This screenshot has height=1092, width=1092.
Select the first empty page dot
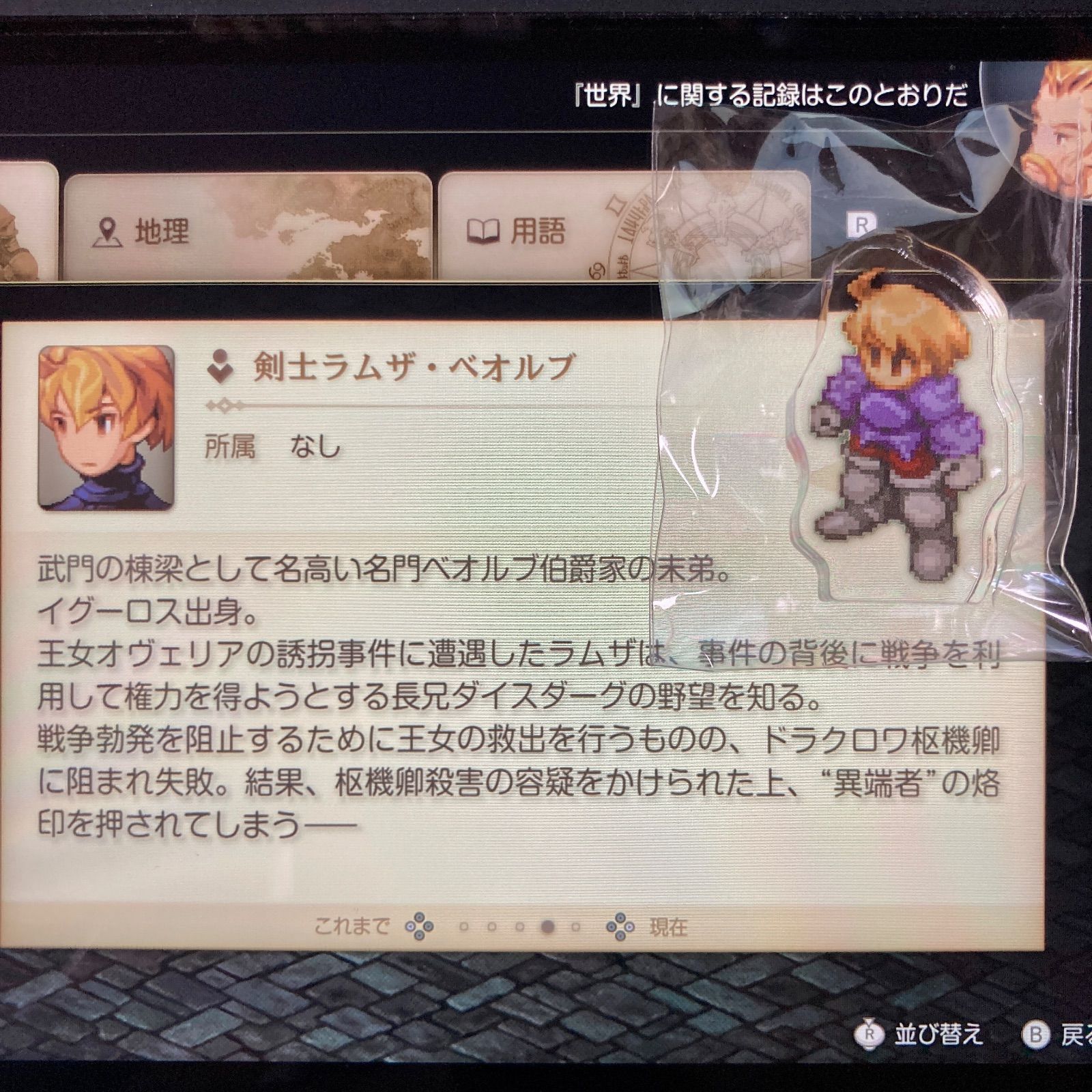click(x=464, y=925)
